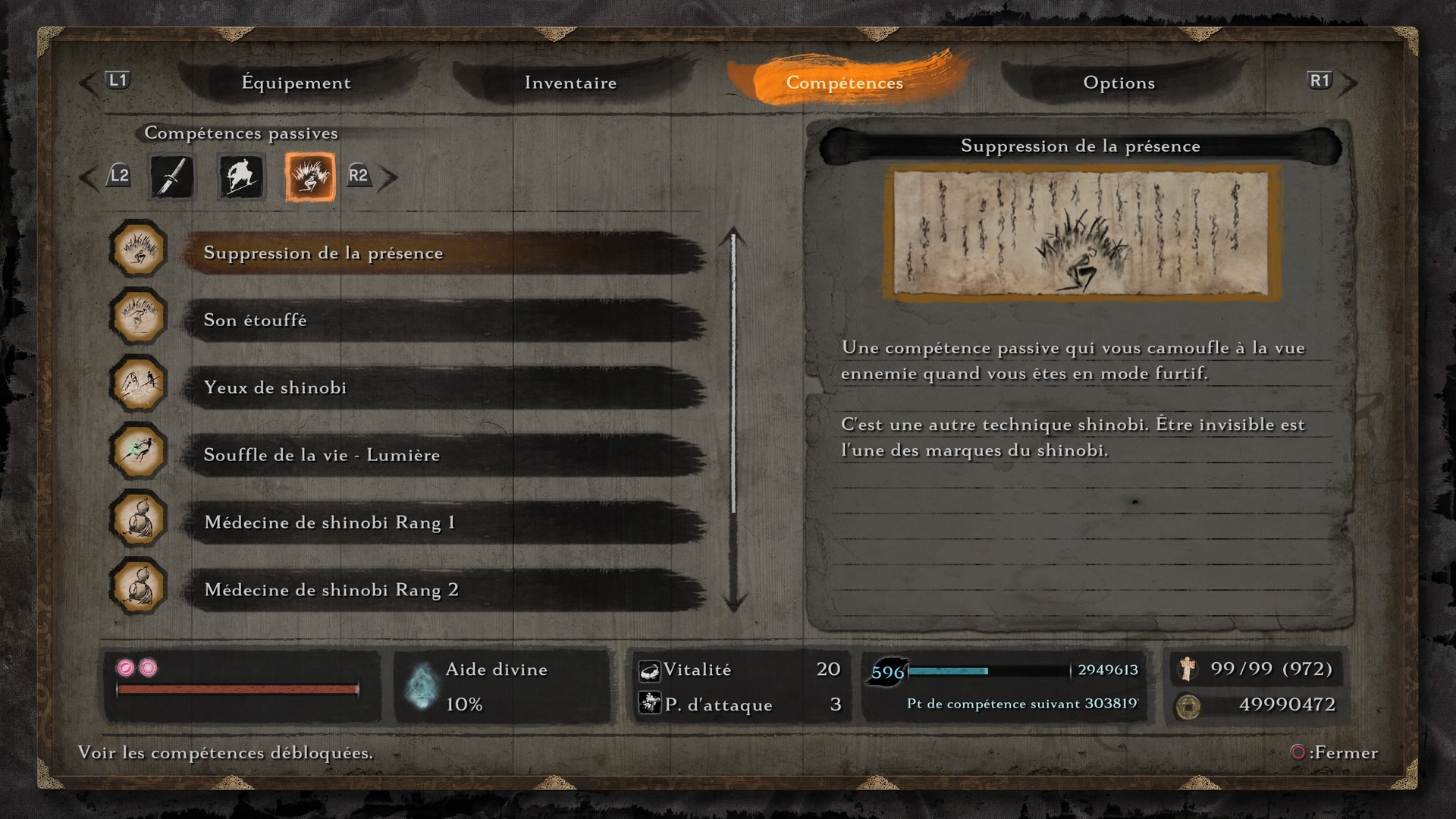The height and width of the screenshot is (819, 1456).
Task: Click the skill list scrollbar
Action: click(x=733, y=379)
